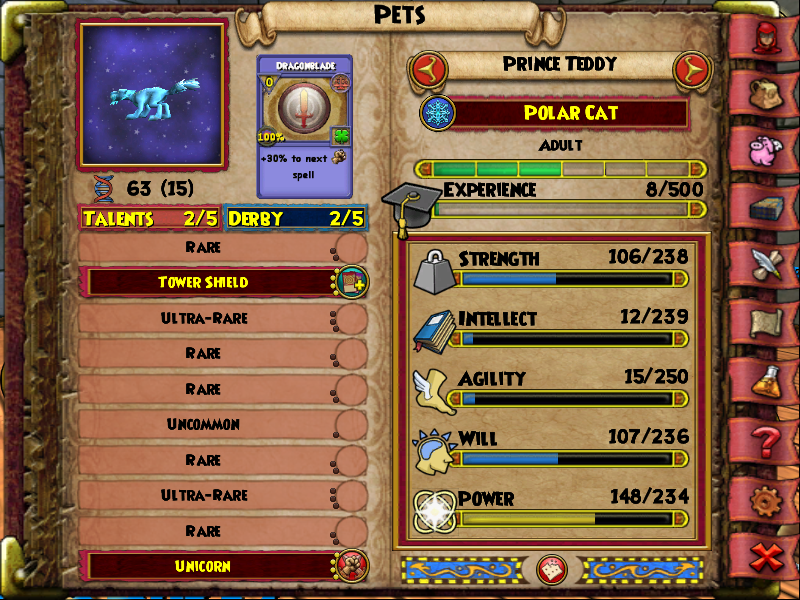Open the backpack tab

(x=770, y=93)
